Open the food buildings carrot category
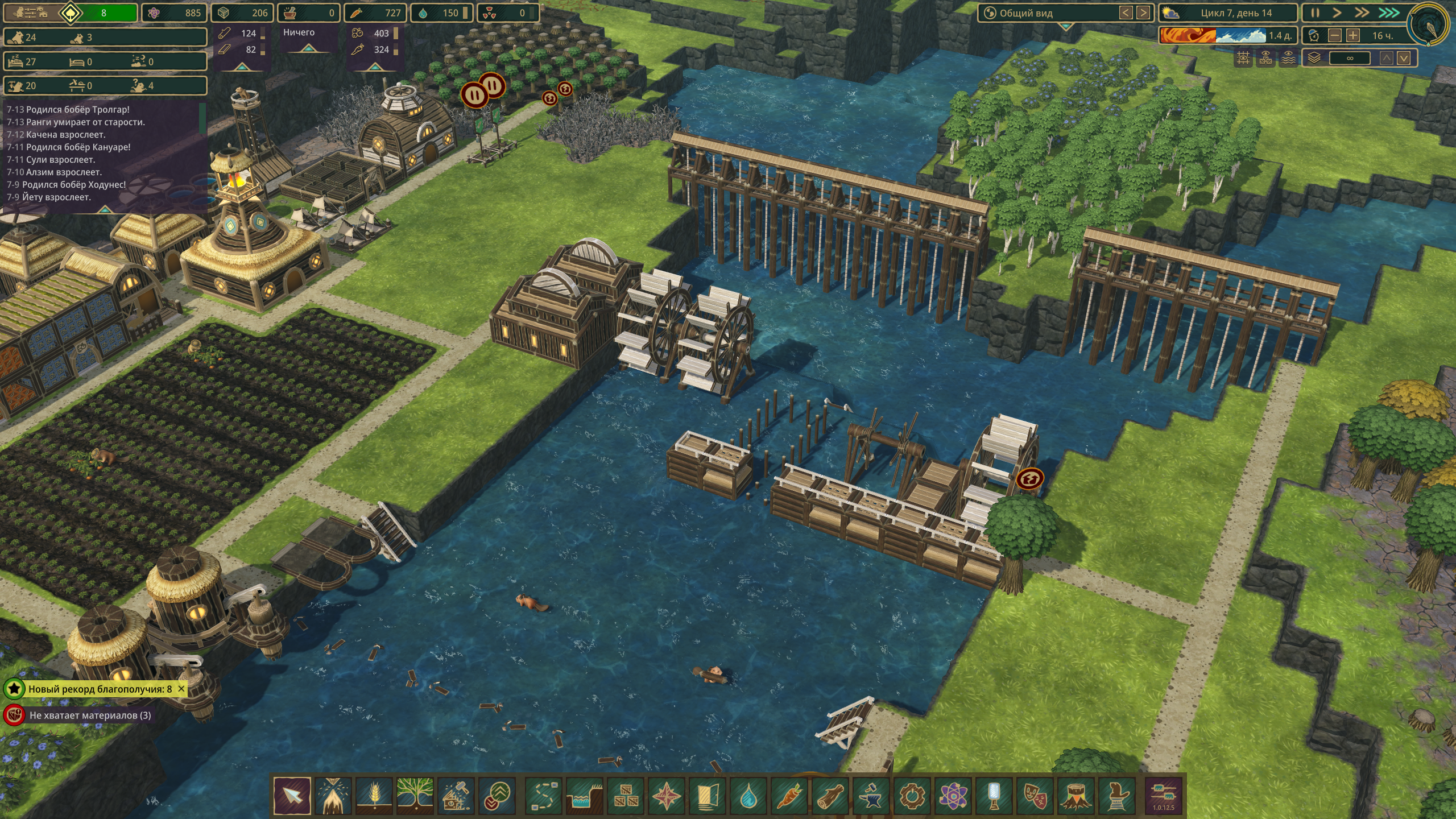 pos(789,796)
